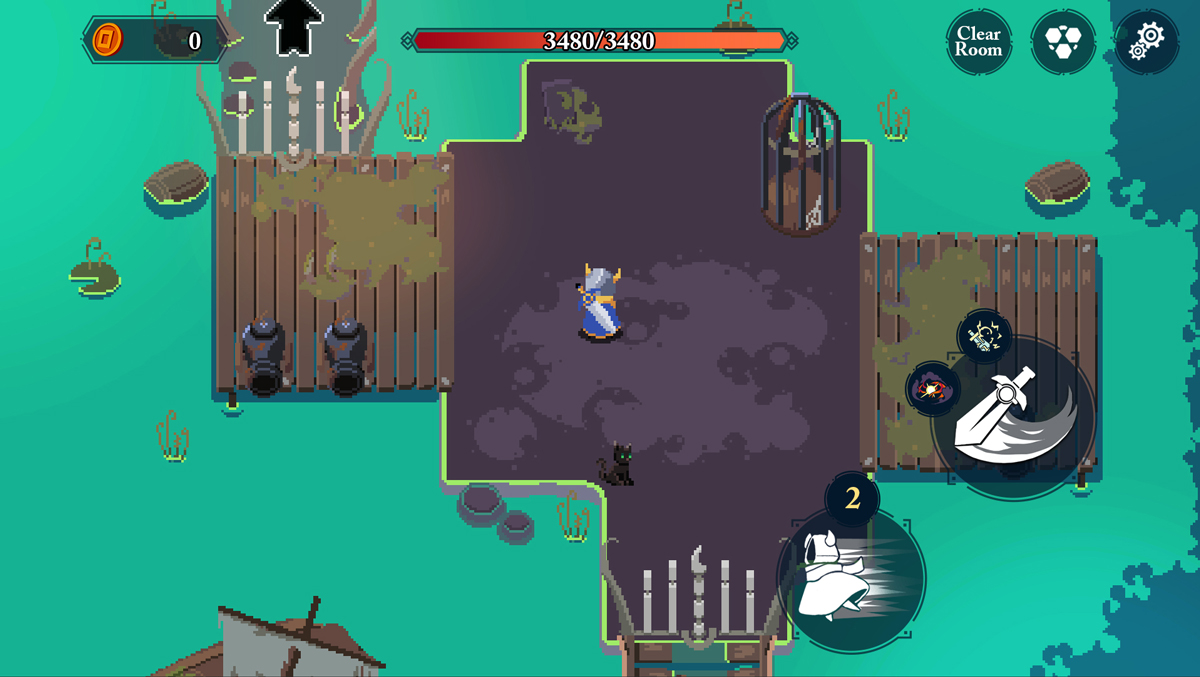This screenshot has width=1200, height=677.
Task: Open the three-hexagon menu
Action: point(1063,41)
